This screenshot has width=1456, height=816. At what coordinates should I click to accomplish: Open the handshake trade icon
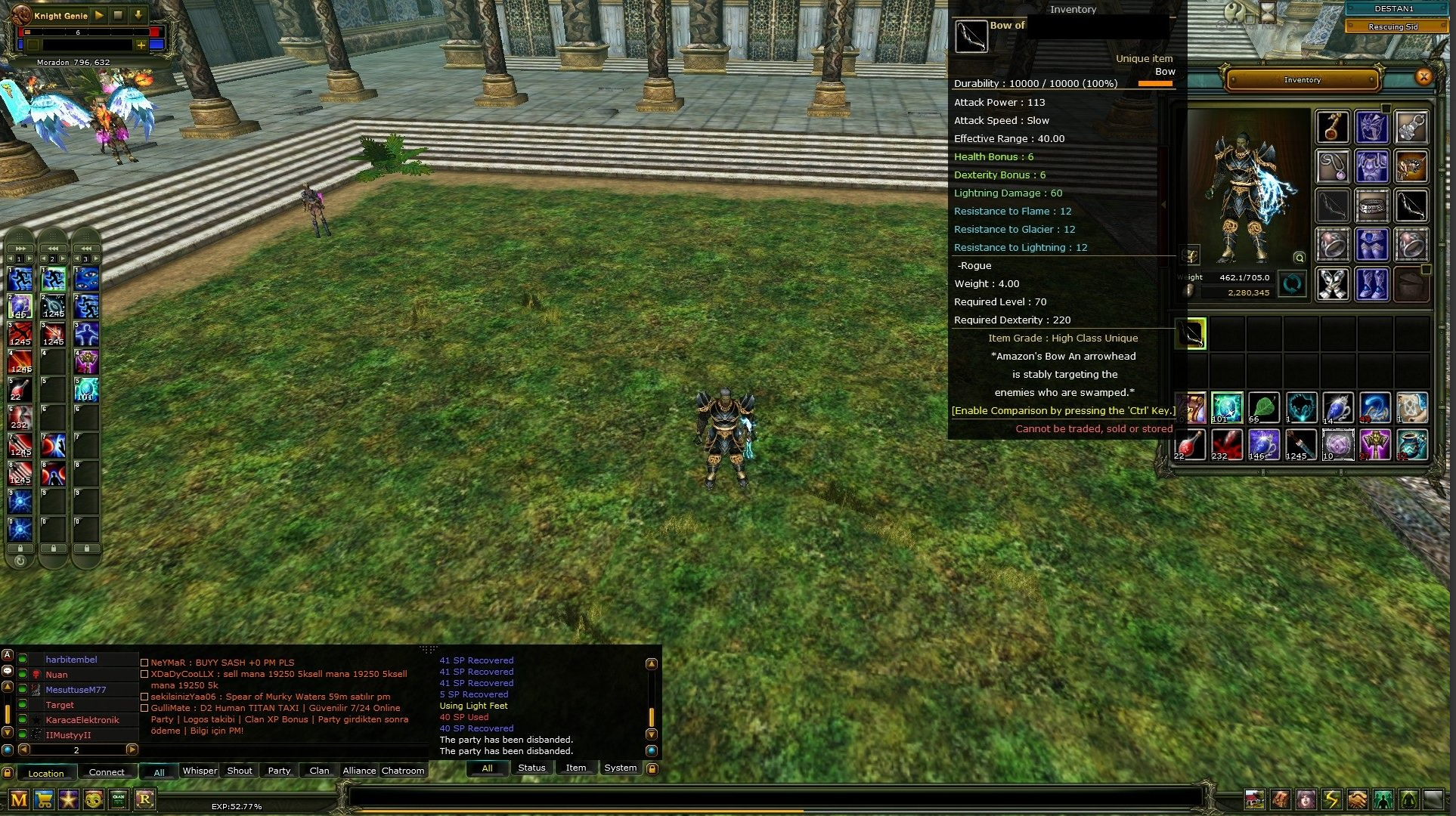pos(1357,799)
